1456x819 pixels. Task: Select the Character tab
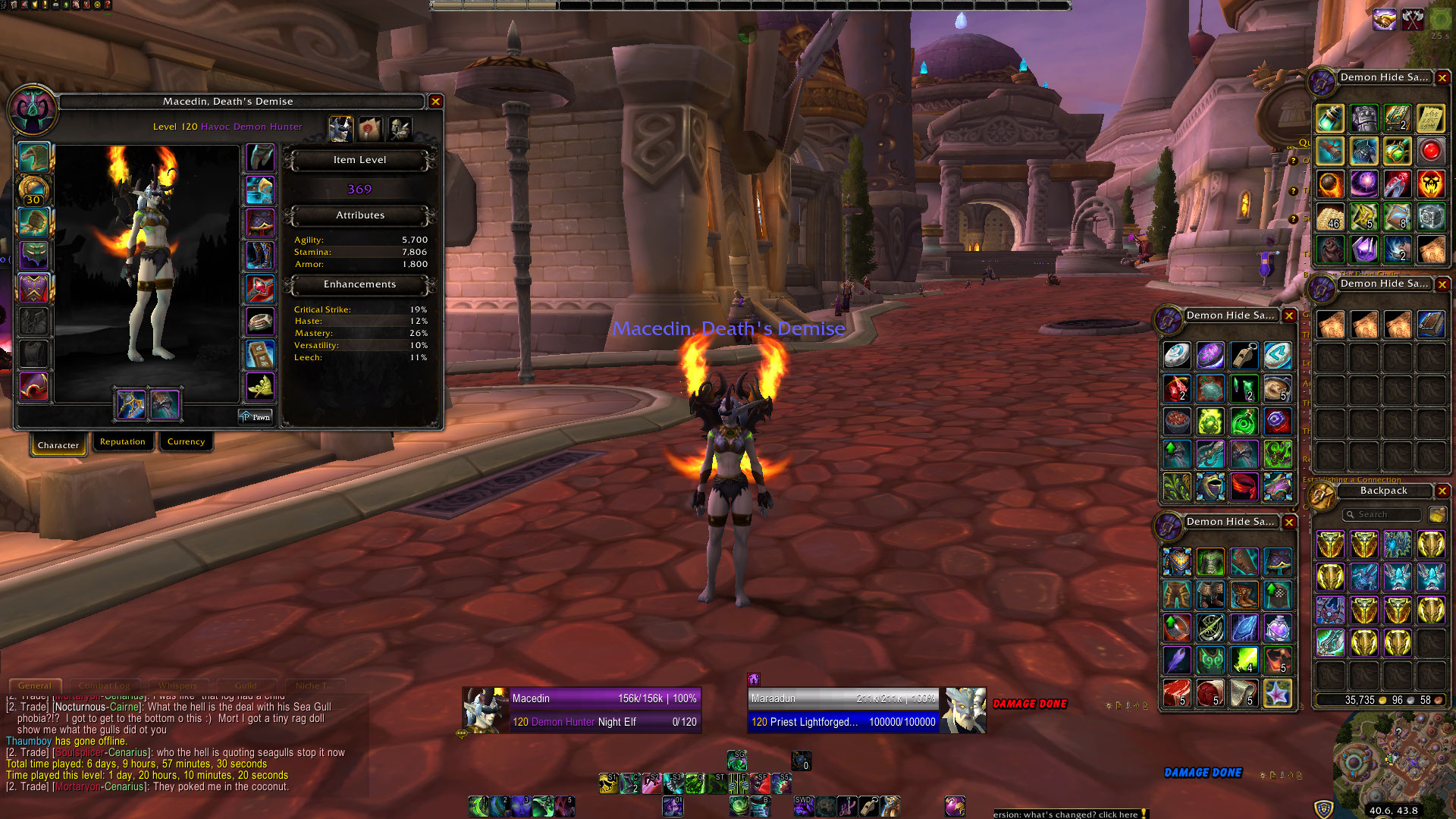[58, 445]
